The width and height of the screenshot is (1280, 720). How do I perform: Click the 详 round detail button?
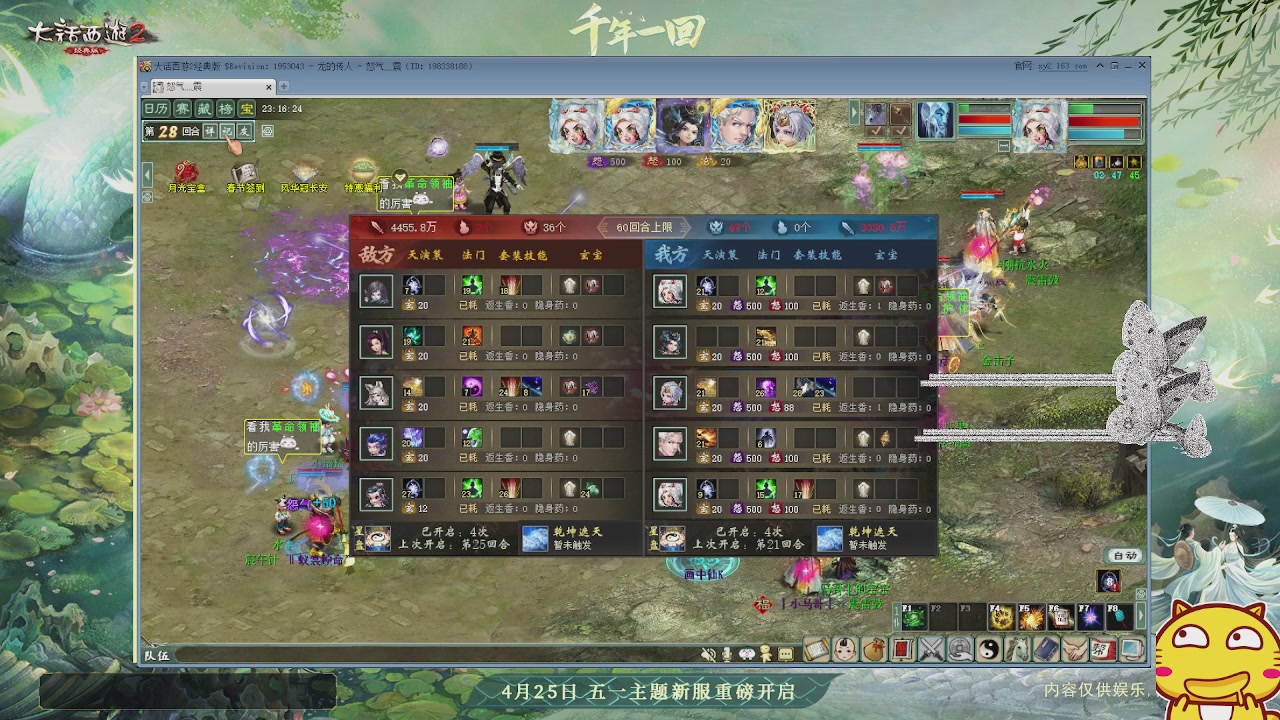(x=210, y=132)
